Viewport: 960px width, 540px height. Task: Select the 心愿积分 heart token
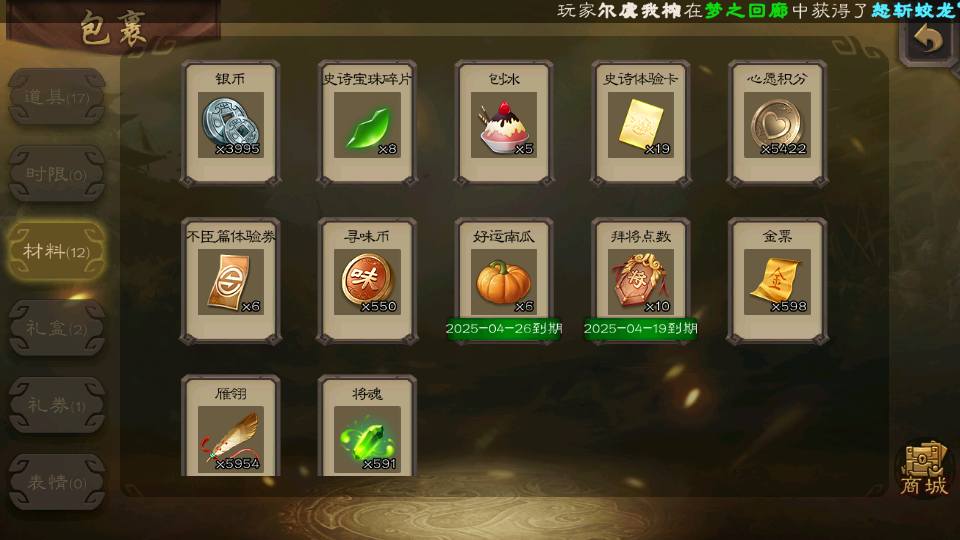(x=776, y=124)
